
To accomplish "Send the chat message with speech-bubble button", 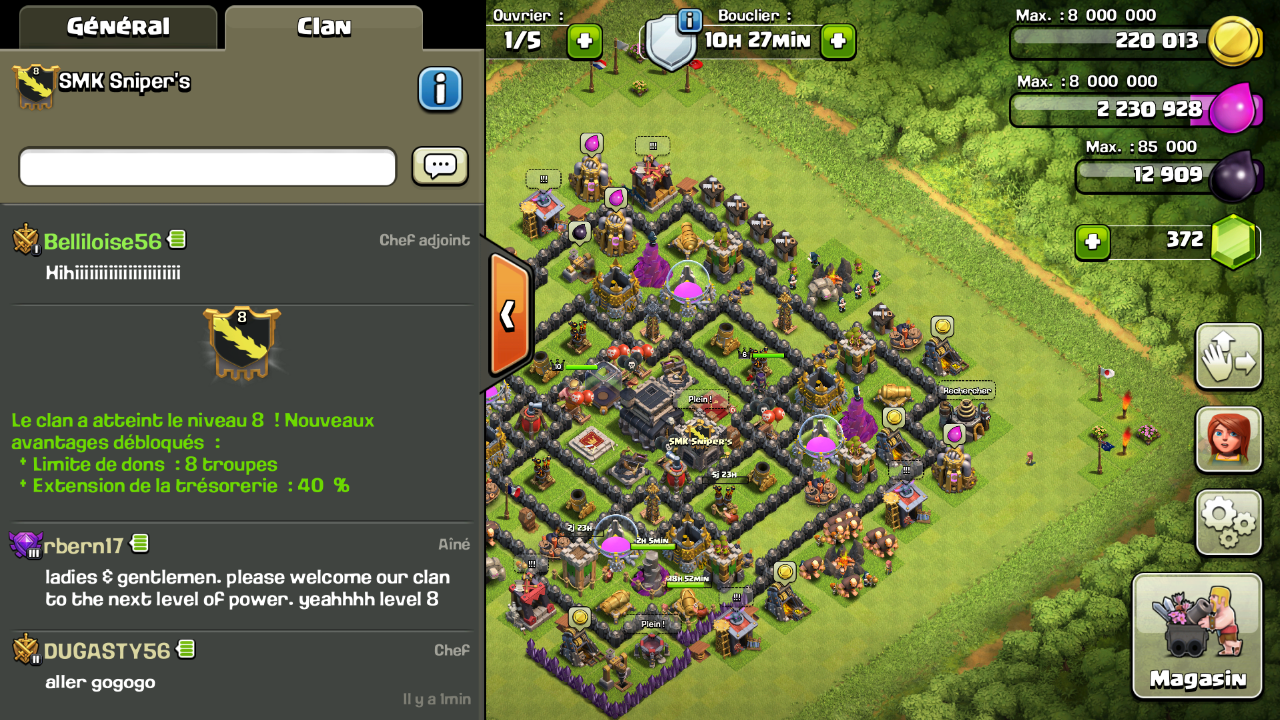I will point(440,166).
